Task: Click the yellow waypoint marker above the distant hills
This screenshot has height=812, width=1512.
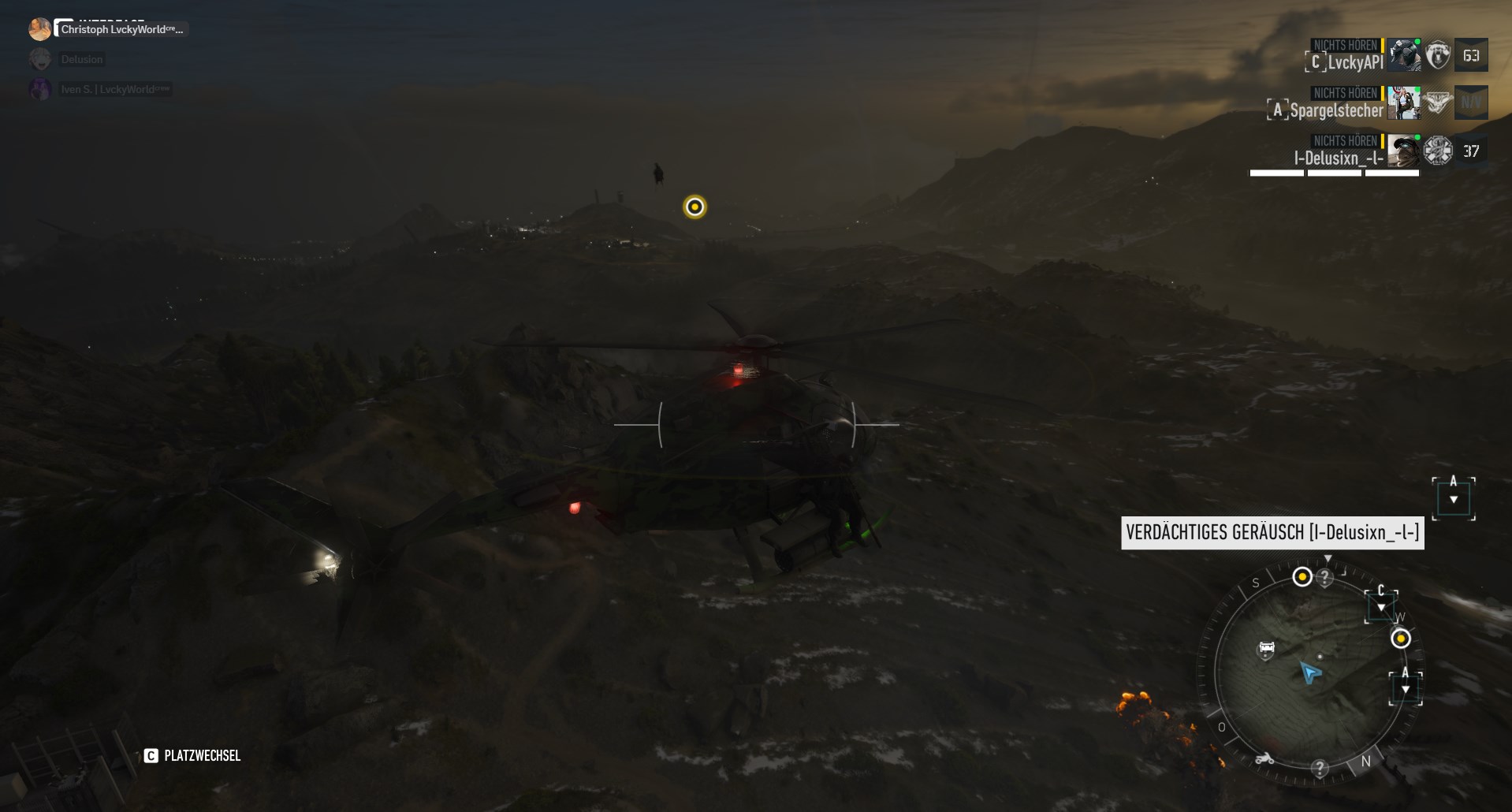Action: [695, 207]
